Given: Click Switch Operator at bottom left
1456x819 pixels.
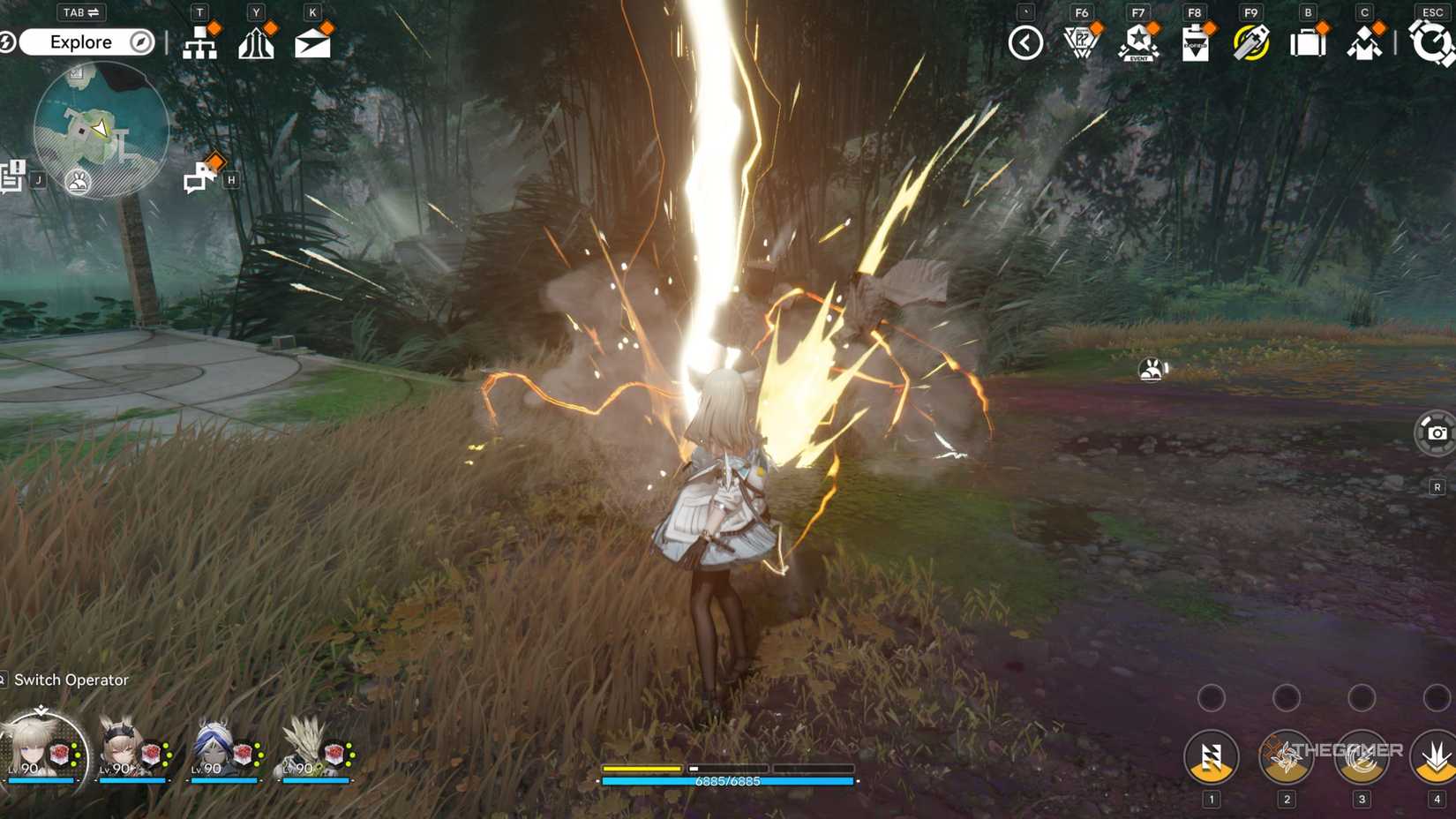Looking at the screenshot, I should click(71, 680).
